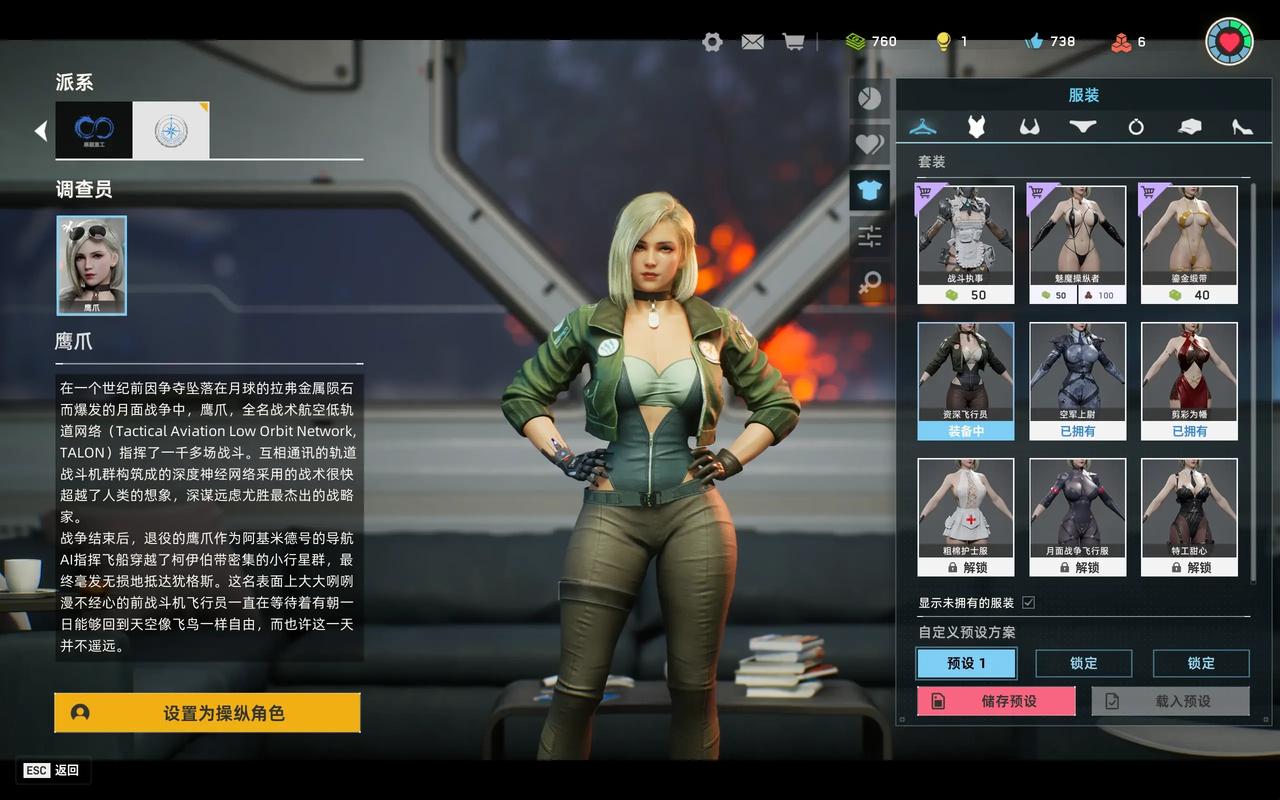
Task: Open the shopping cart store
Action: (793, 42)
